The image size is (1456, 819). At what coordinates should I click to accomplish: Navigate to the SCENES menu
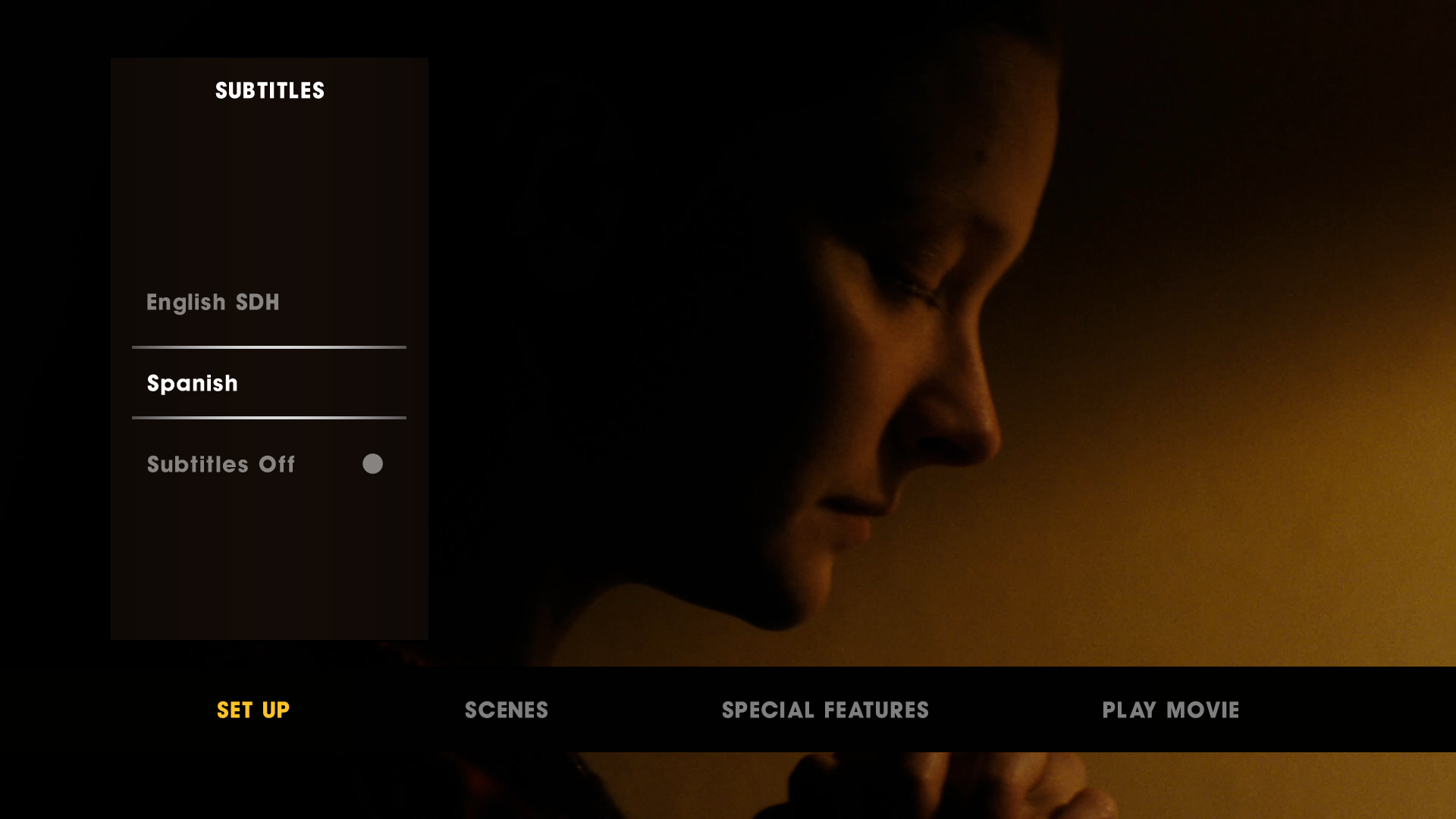tap(506, 711)
